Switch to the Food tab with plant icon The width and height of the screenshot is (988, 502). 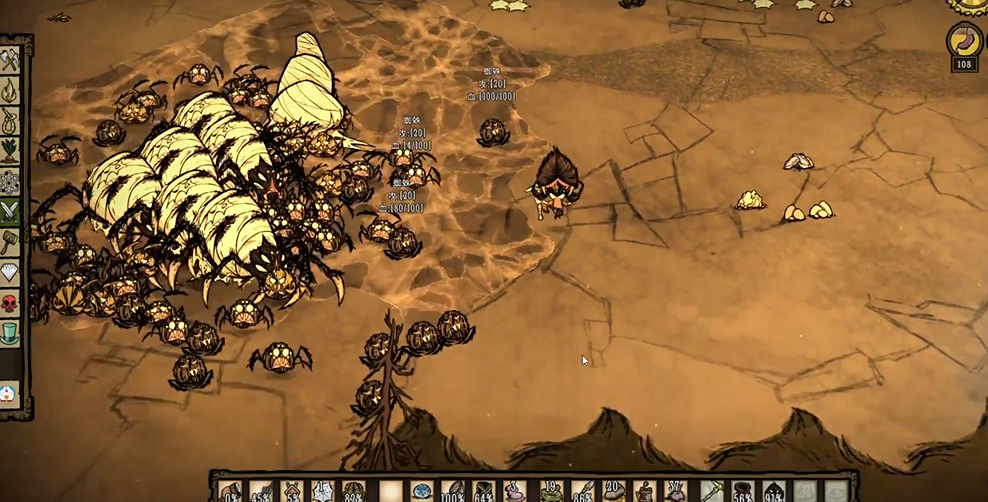pos(10,151)
